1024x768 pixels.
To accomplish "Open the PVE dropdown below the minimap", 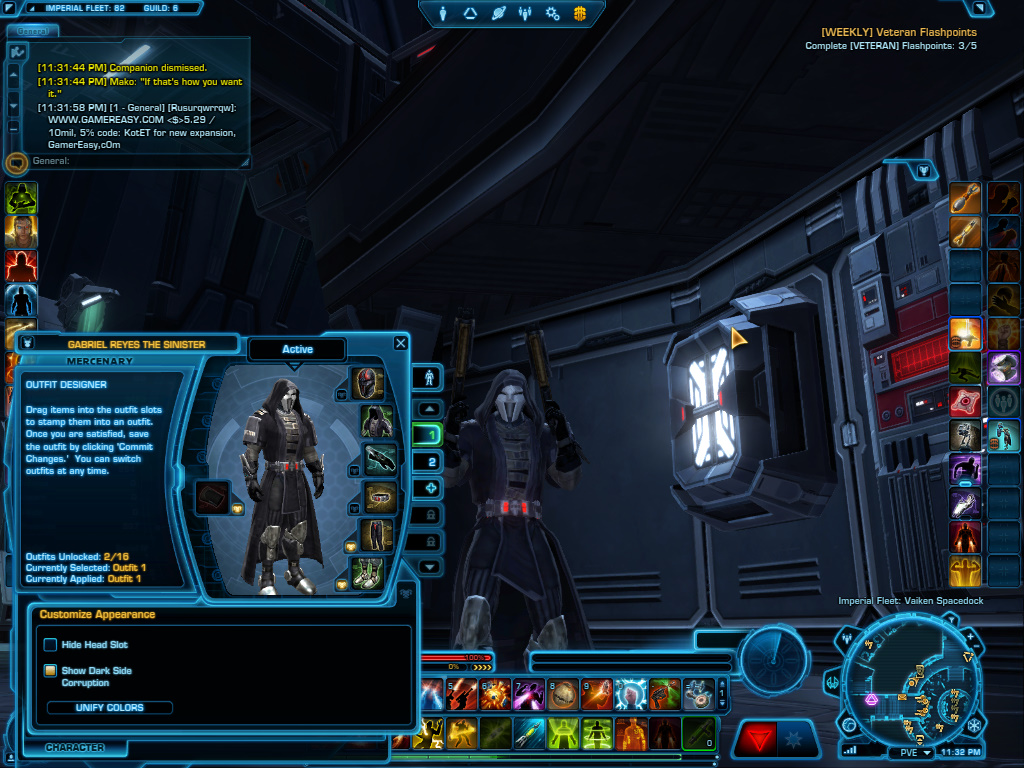I will [x=915, y=752].
